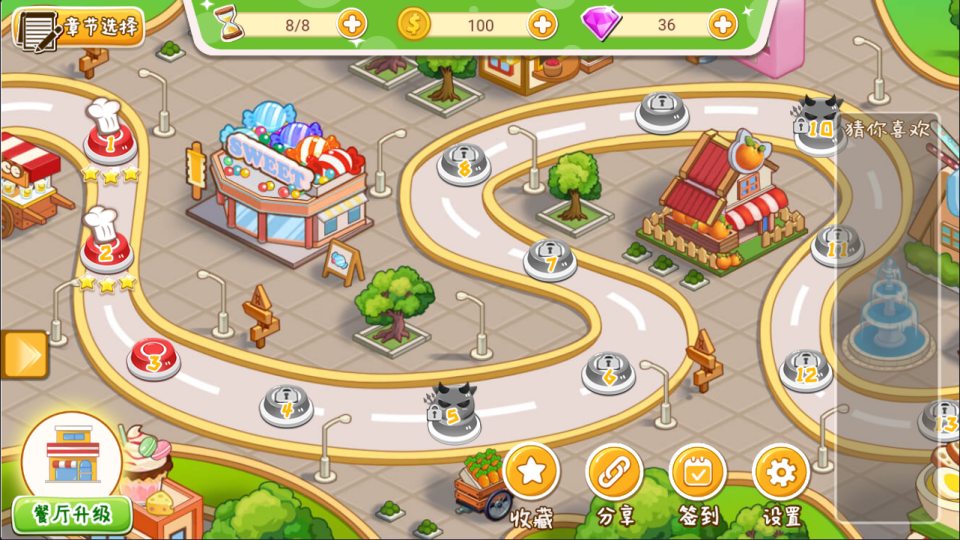Add more gold coins
960x540 pixels.
click(542, 23)
